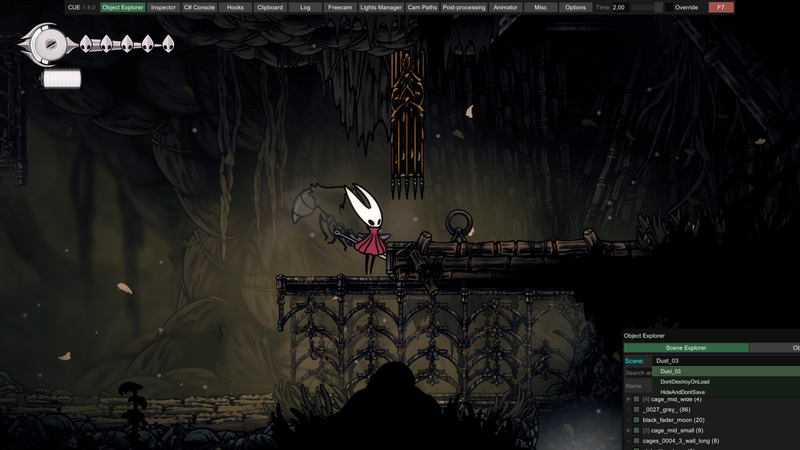800x450 pixels.
Task: Open the Options panel
Action: coord(575,7)
